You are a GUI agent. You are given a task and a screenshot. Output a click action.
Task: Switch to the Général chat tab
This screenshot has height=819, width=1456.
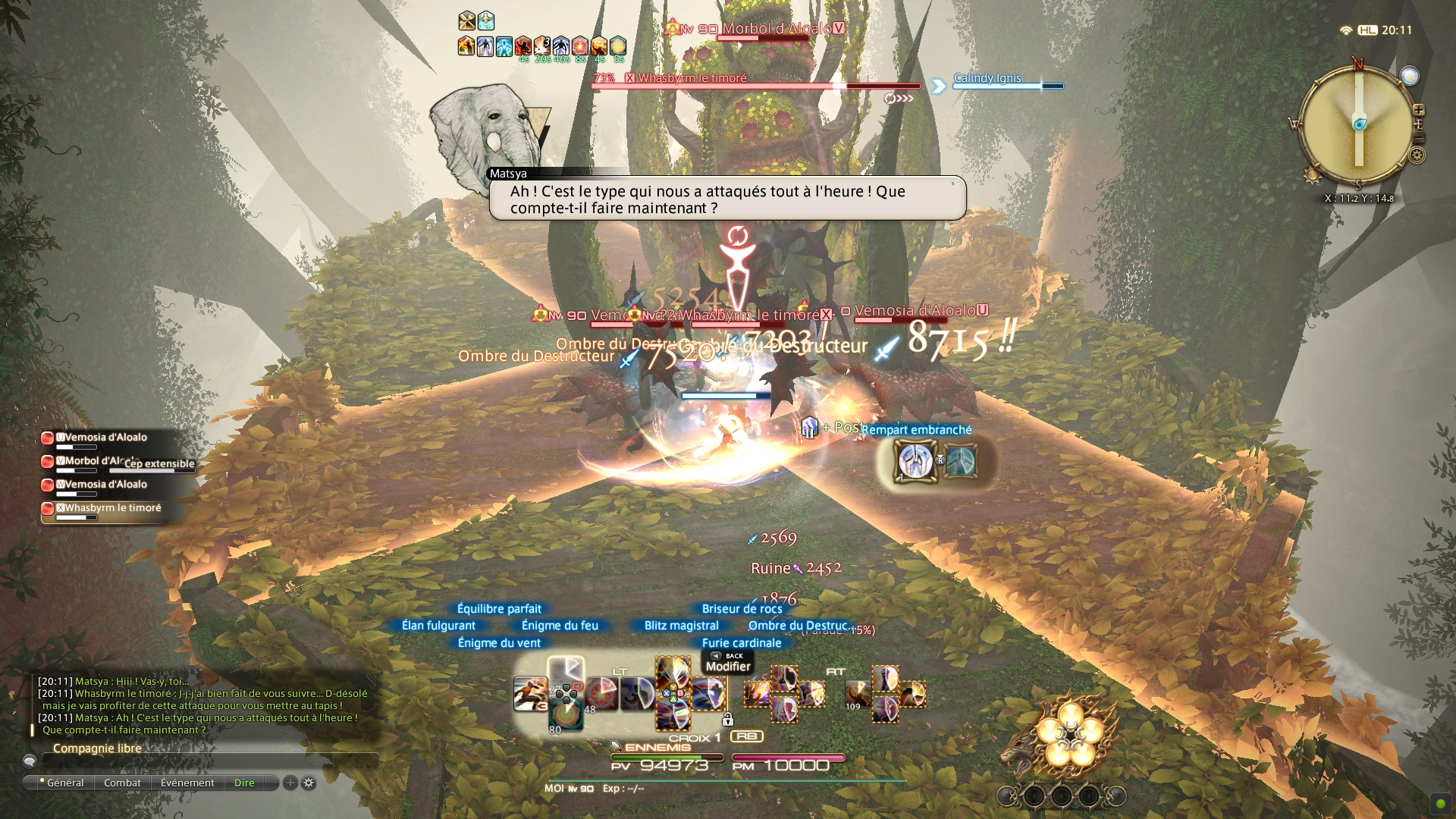click(x=64, y=783)
